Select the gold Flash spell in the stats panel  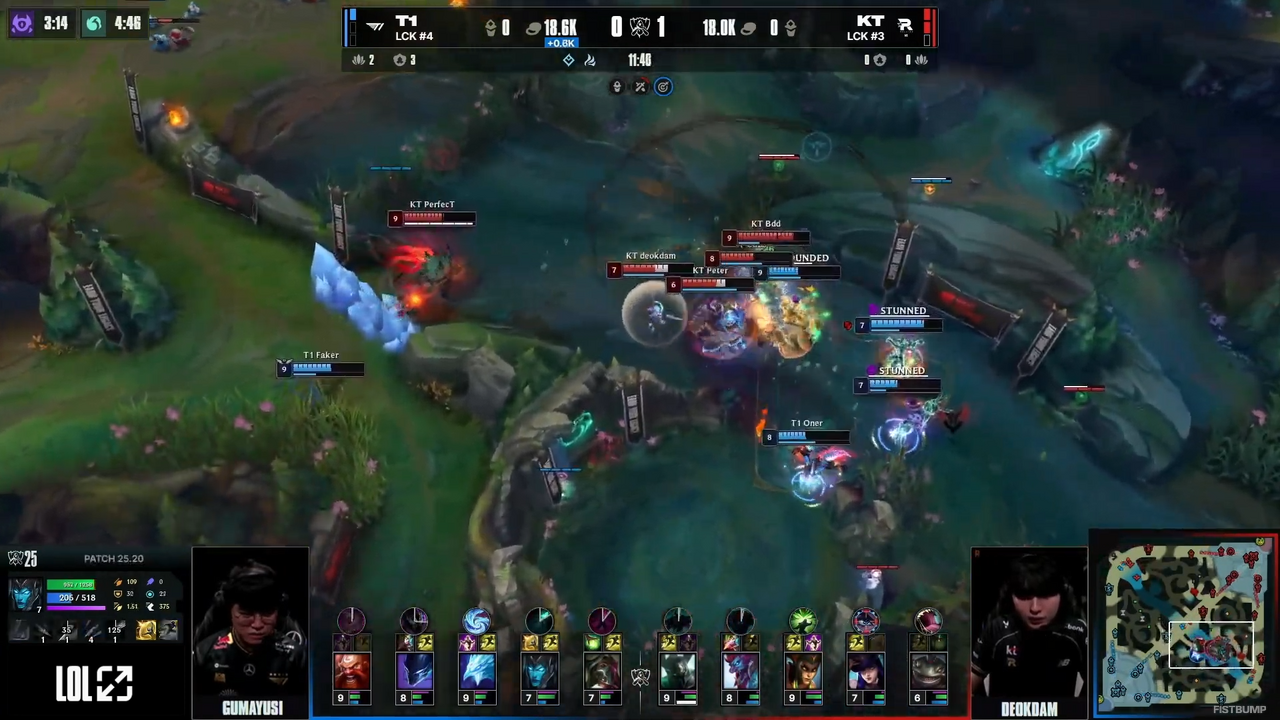point(146,630)
